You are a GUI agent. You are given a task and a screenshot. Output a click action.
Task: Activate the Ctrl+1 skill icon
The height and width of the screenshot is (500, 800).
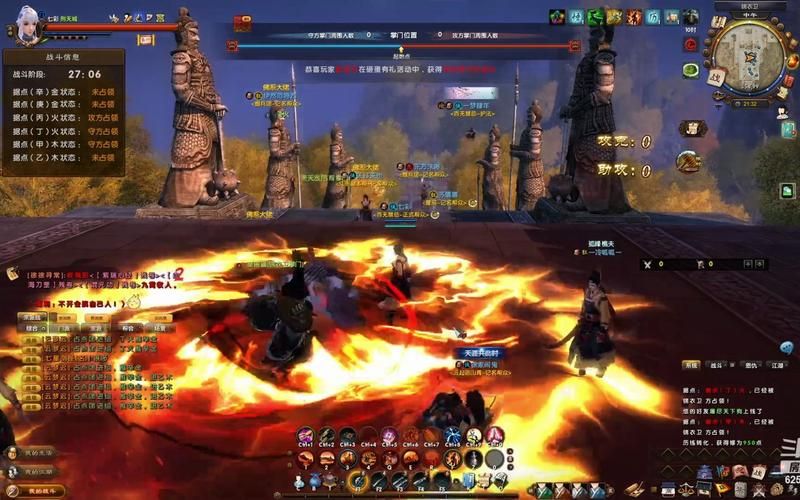(x=305, y=436)
